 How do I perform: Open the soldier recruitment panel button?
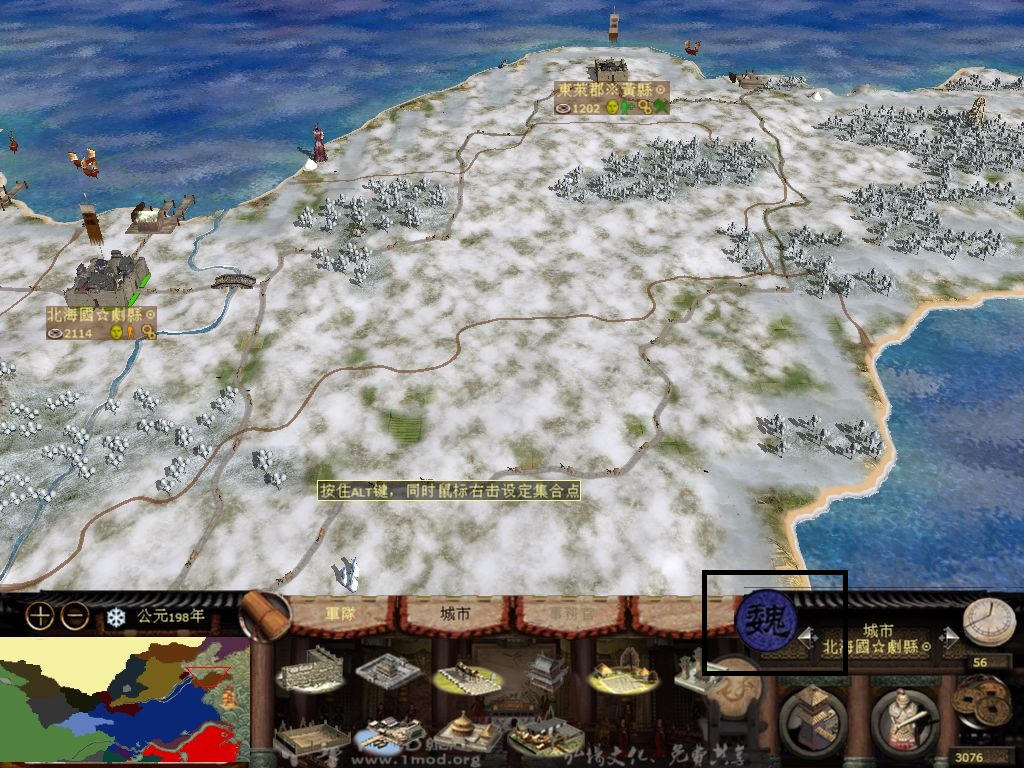pos(904,720)
